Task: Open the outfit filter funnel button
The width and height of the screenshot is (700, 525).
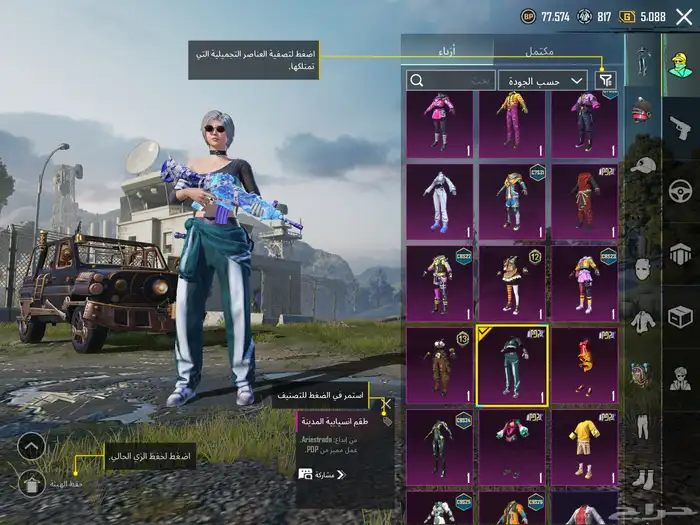Action: click(606, 80)
